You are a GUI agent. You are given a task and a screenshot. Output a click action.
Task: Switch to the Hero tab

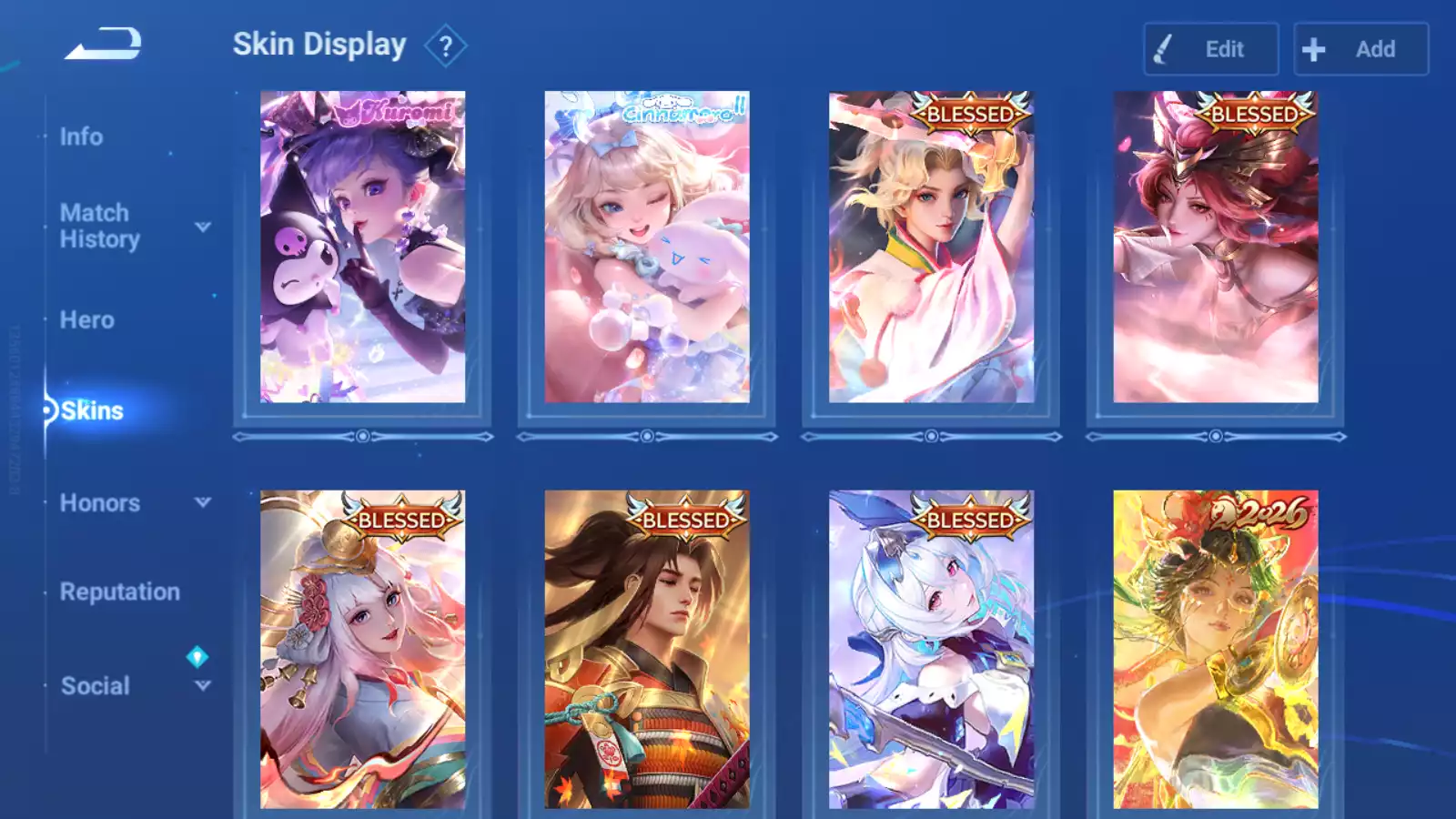tap(86, 320)
